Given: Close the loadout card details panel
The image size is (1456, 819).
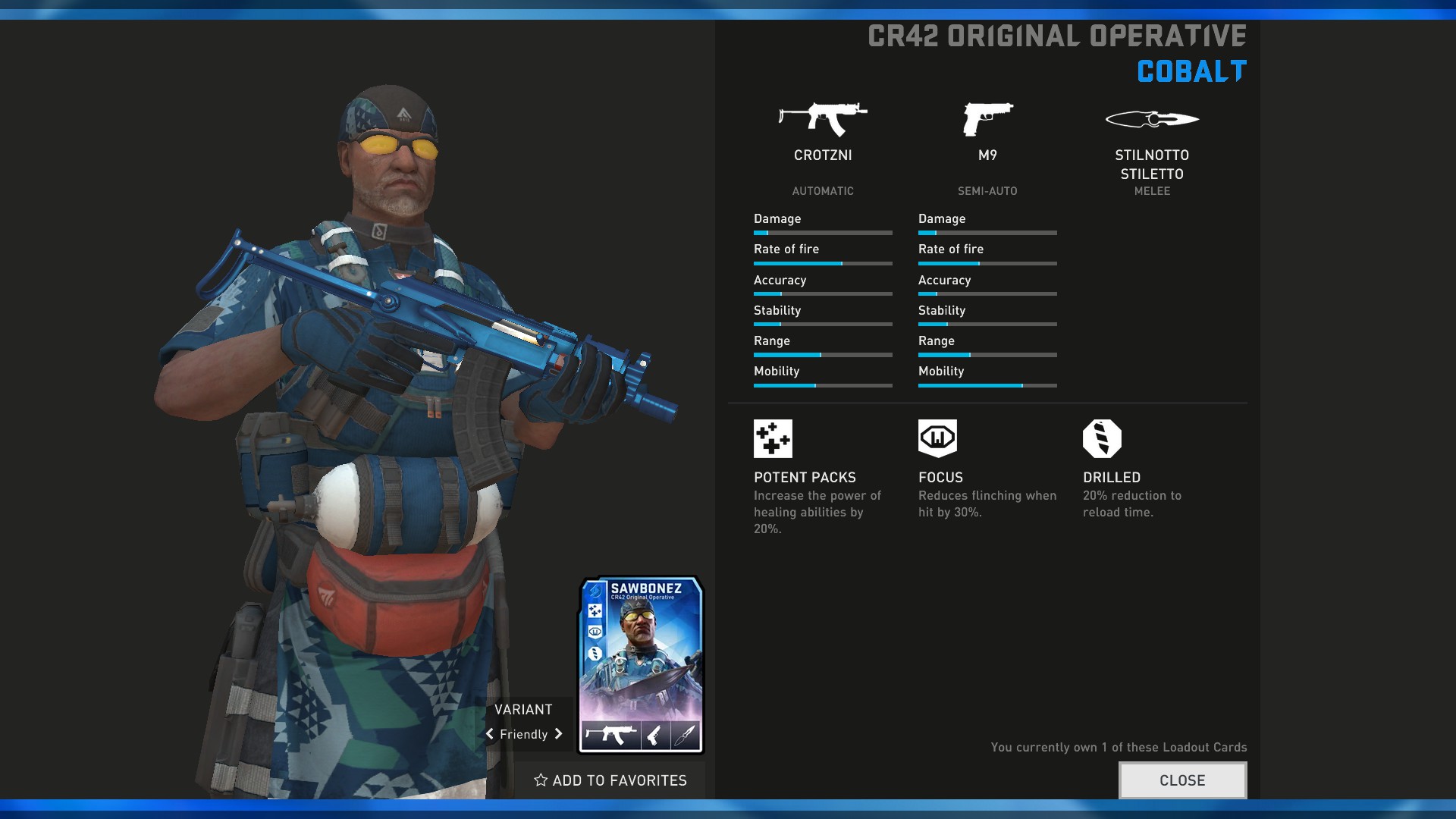Looking at the screenshot, I should coord(1181,780).
